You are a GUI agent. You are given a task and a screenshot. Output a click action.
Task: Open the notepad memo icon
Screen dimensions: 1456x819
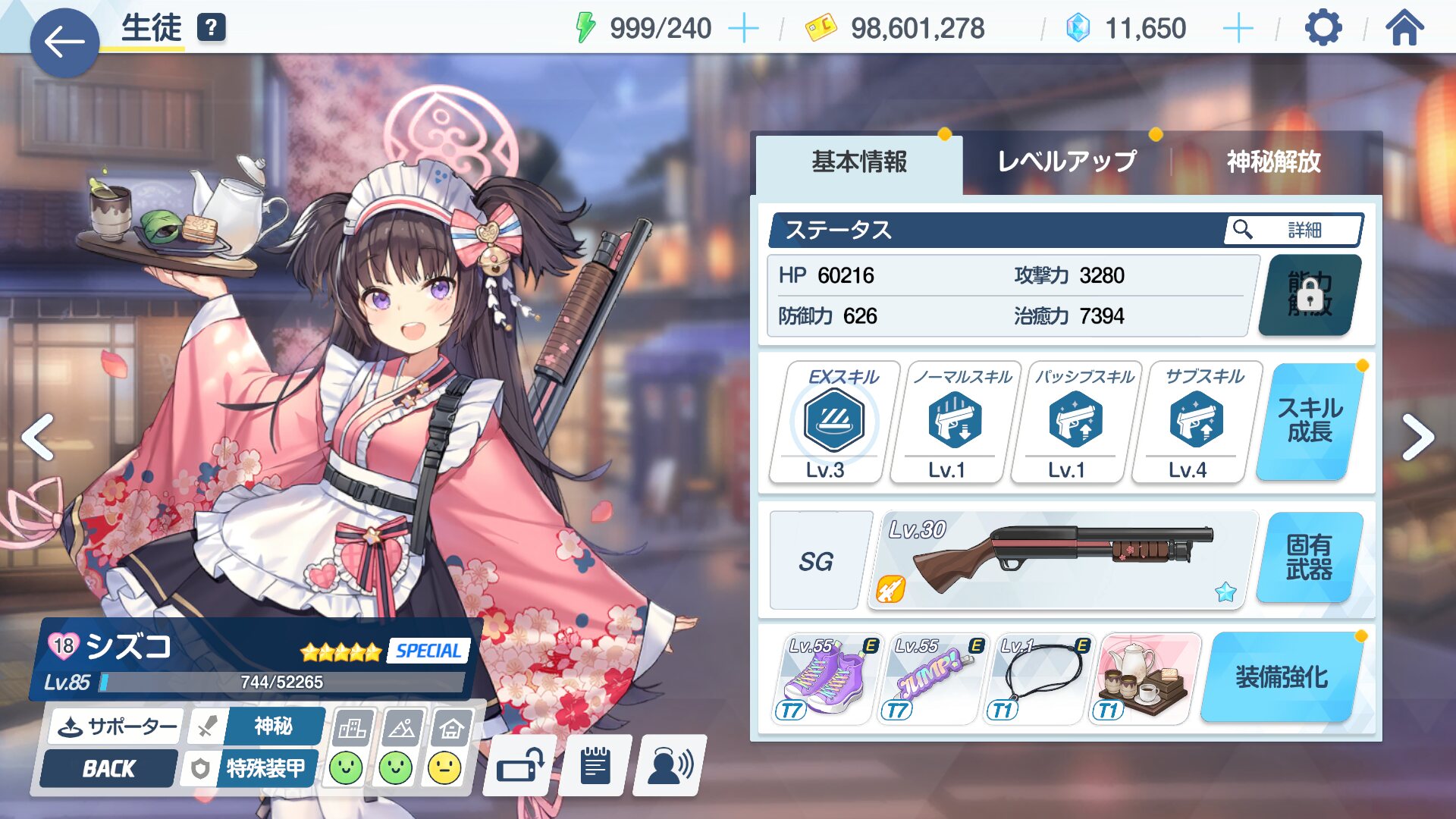tap(595, 767)
